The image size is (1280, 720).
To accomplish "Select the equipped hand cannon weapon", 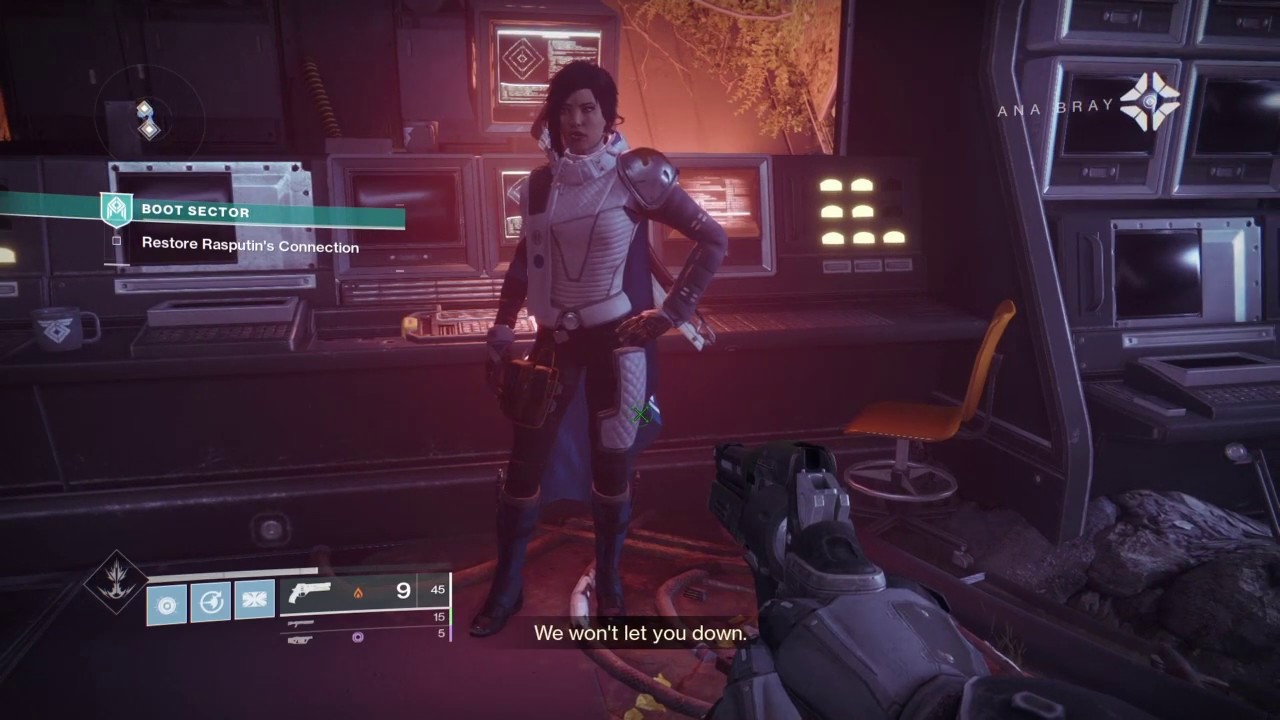I will click(309, 592).
